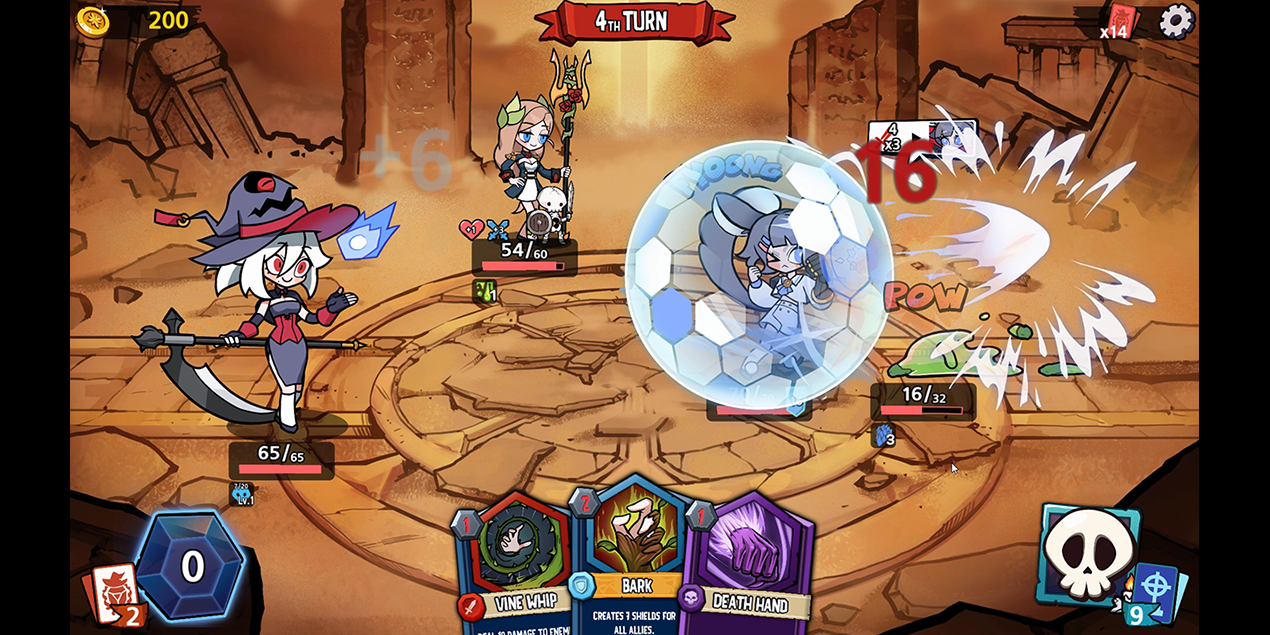Inspect the blue skull Lv.1 status icon
The height and width of the screenshot is (635, 1270).
click(242, 494)
